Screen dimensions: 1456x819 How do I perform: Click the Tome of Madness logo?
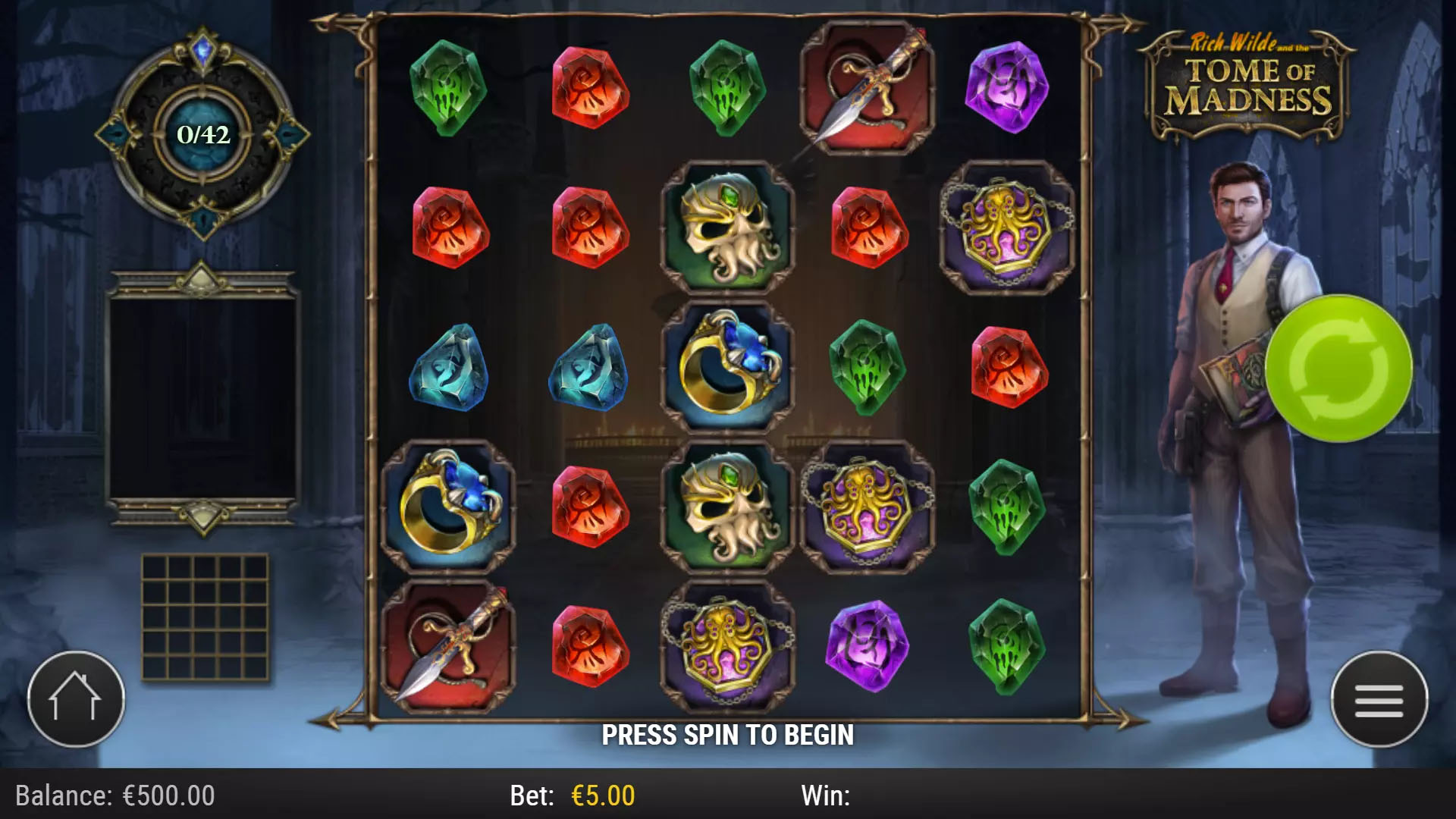1247,80
